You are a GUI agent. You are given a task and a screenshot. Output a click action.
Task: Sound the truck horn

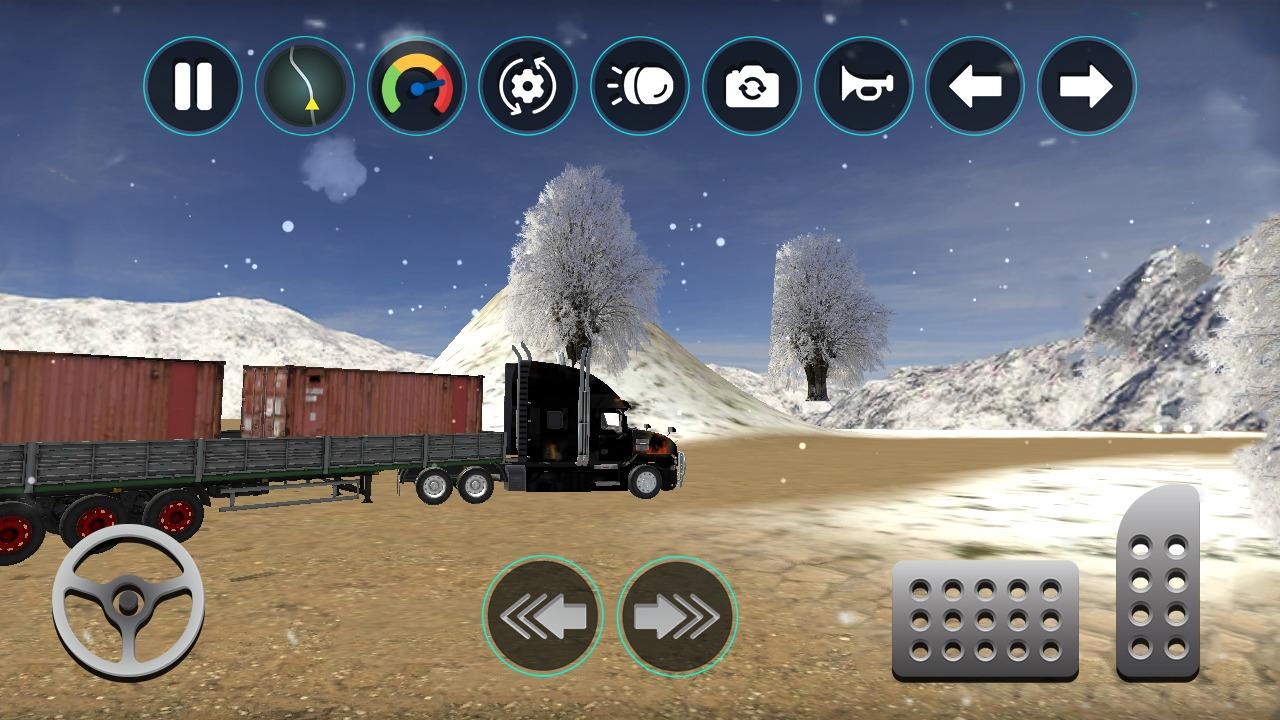point(864,86)
